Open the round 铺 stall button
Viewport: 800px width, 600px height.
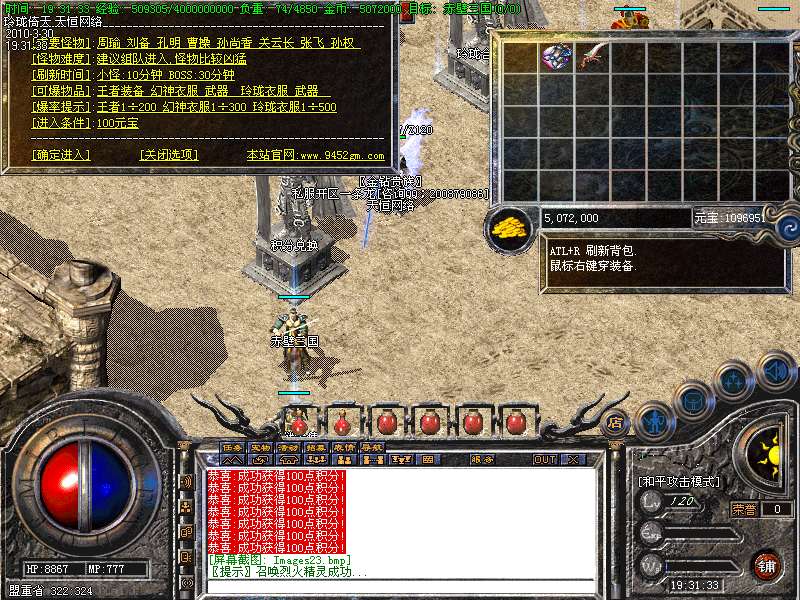pyautogui.click(x=767, y=564)
